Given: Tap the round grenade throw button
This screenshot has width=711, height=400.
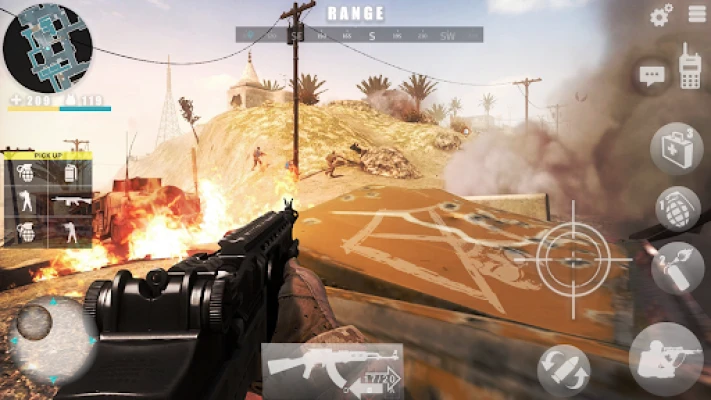Looking at the screenshot, I should 677,207.
